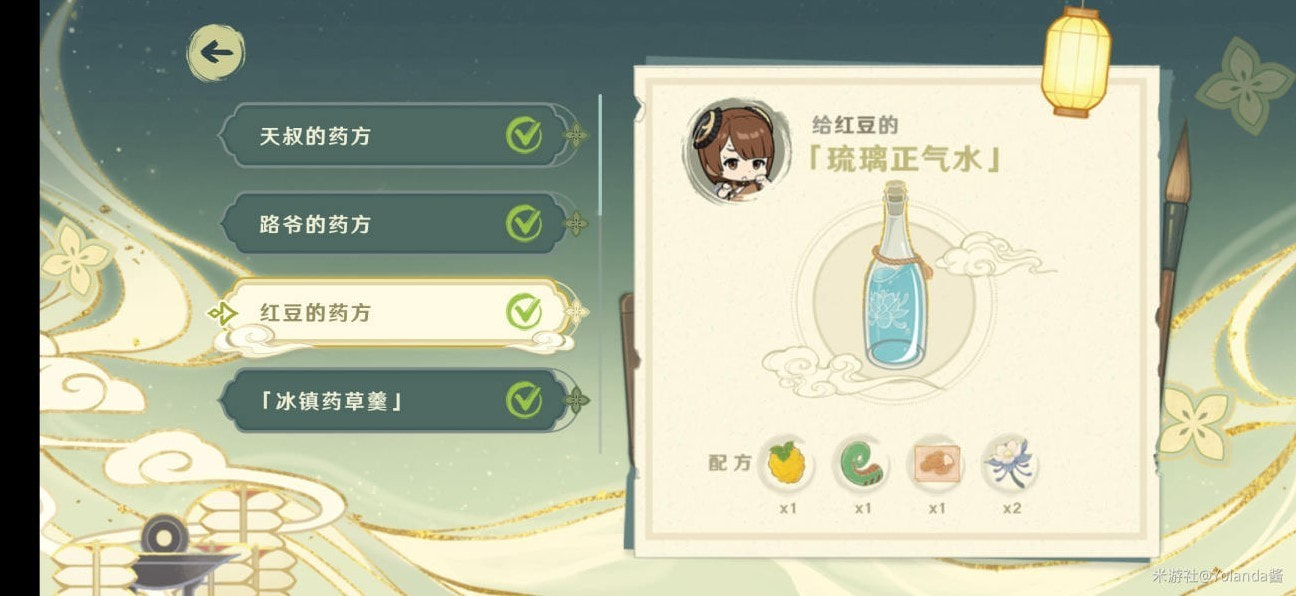Screen dimensions: 1296x596
Task: Go back using the arrow button
Action: tap(215, 53)
